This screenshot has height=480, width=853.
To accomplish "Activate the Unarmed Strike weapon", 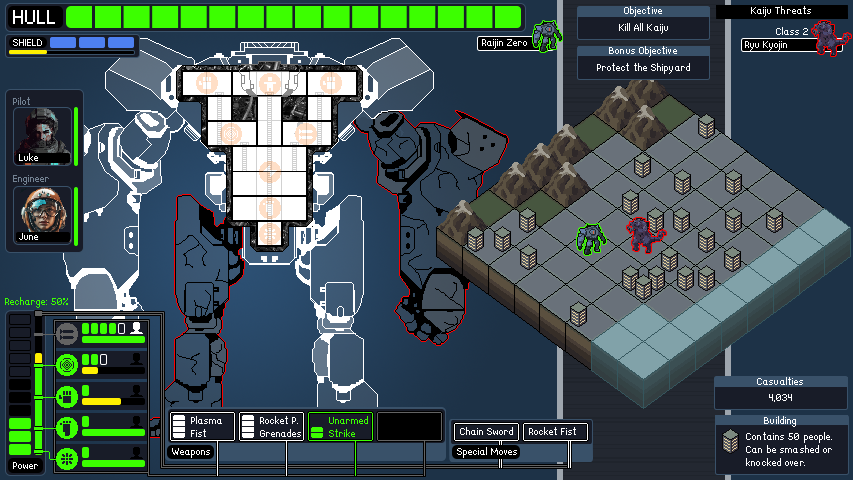I will coord(340,427).
